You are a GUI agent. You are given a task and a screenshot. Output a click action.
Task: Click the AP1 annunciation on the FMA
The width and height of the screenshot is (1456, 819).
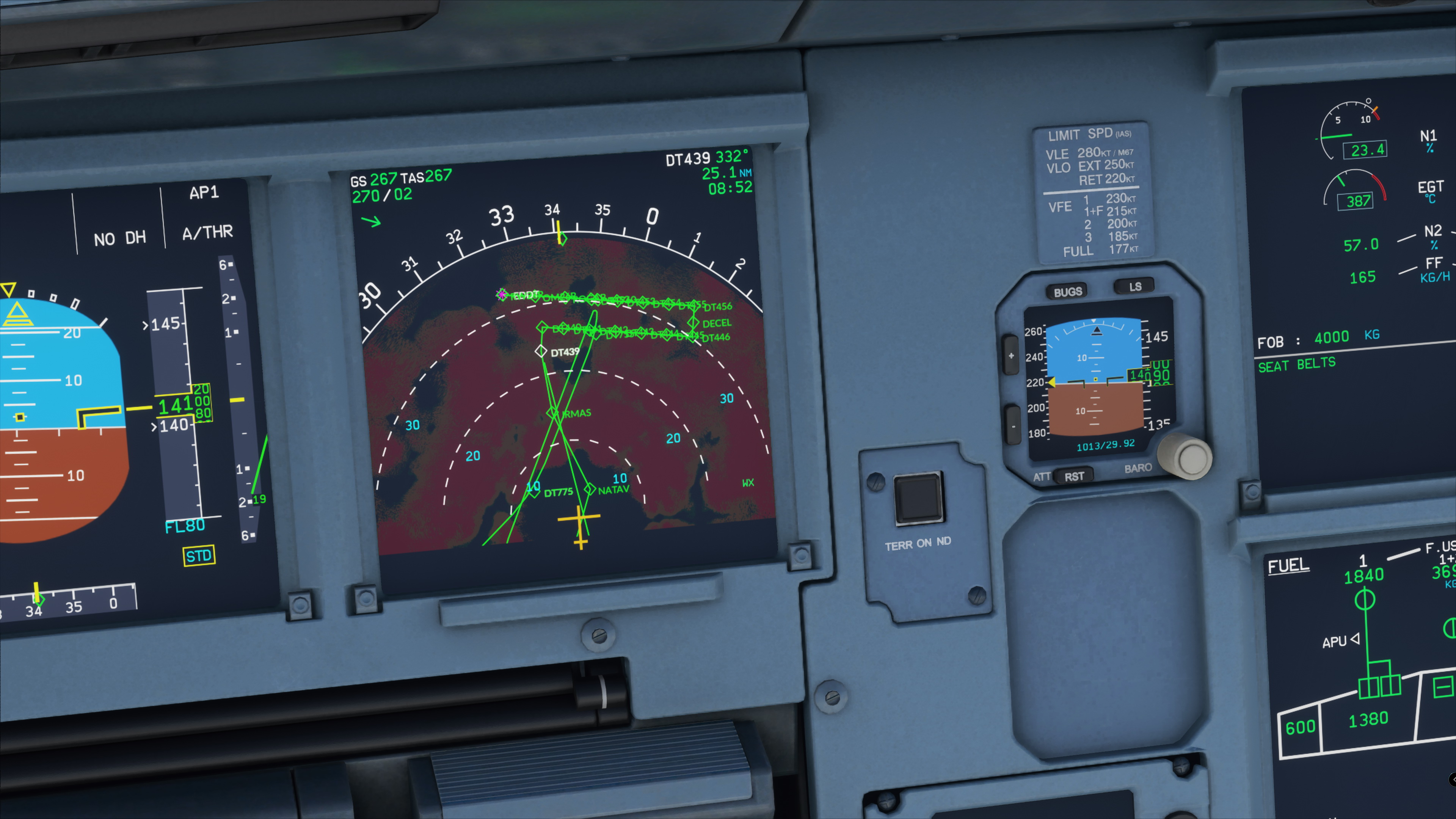pos(205,193)
